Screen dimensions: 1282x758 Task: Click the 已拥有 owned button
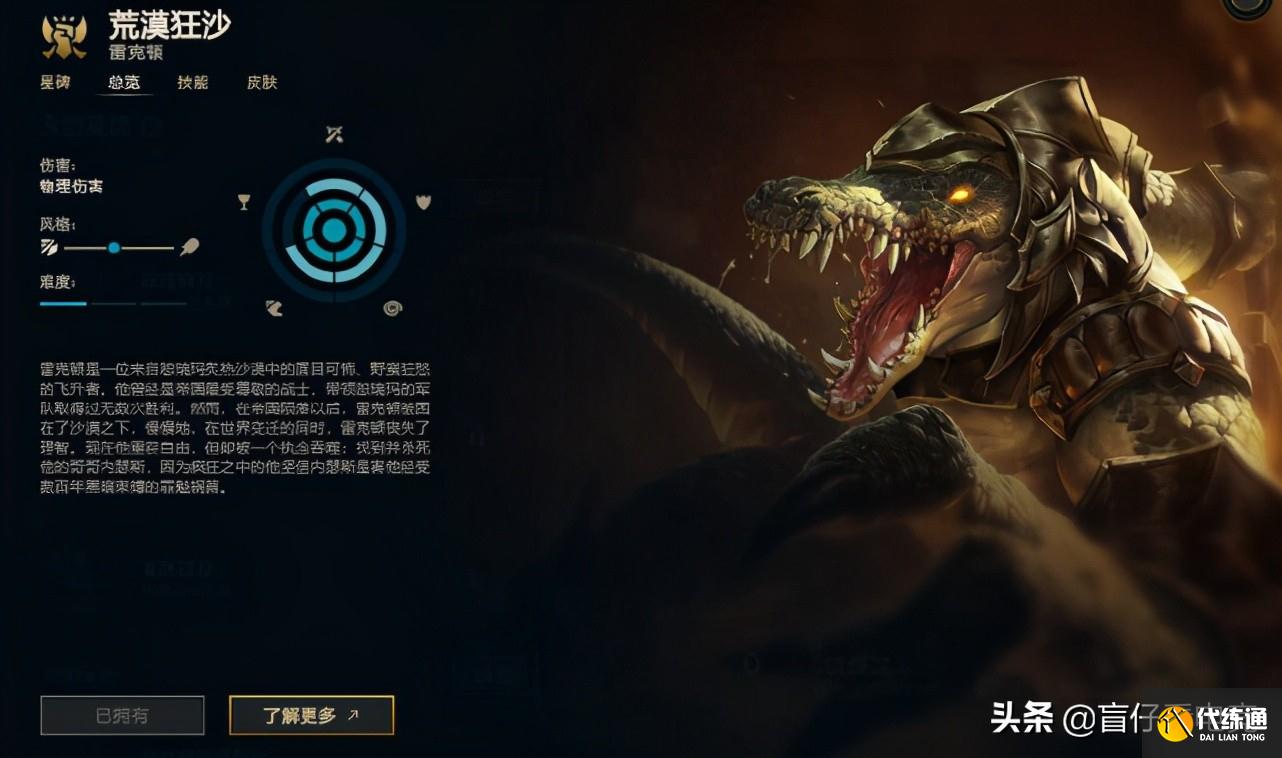click(x=122, y=715)
